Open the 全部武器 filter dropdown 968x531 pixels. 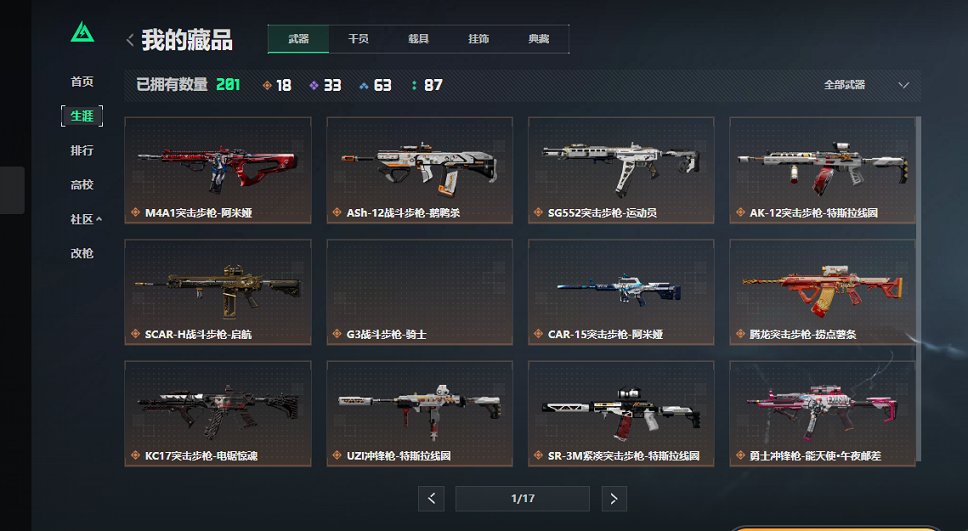[x=866, y=85]
